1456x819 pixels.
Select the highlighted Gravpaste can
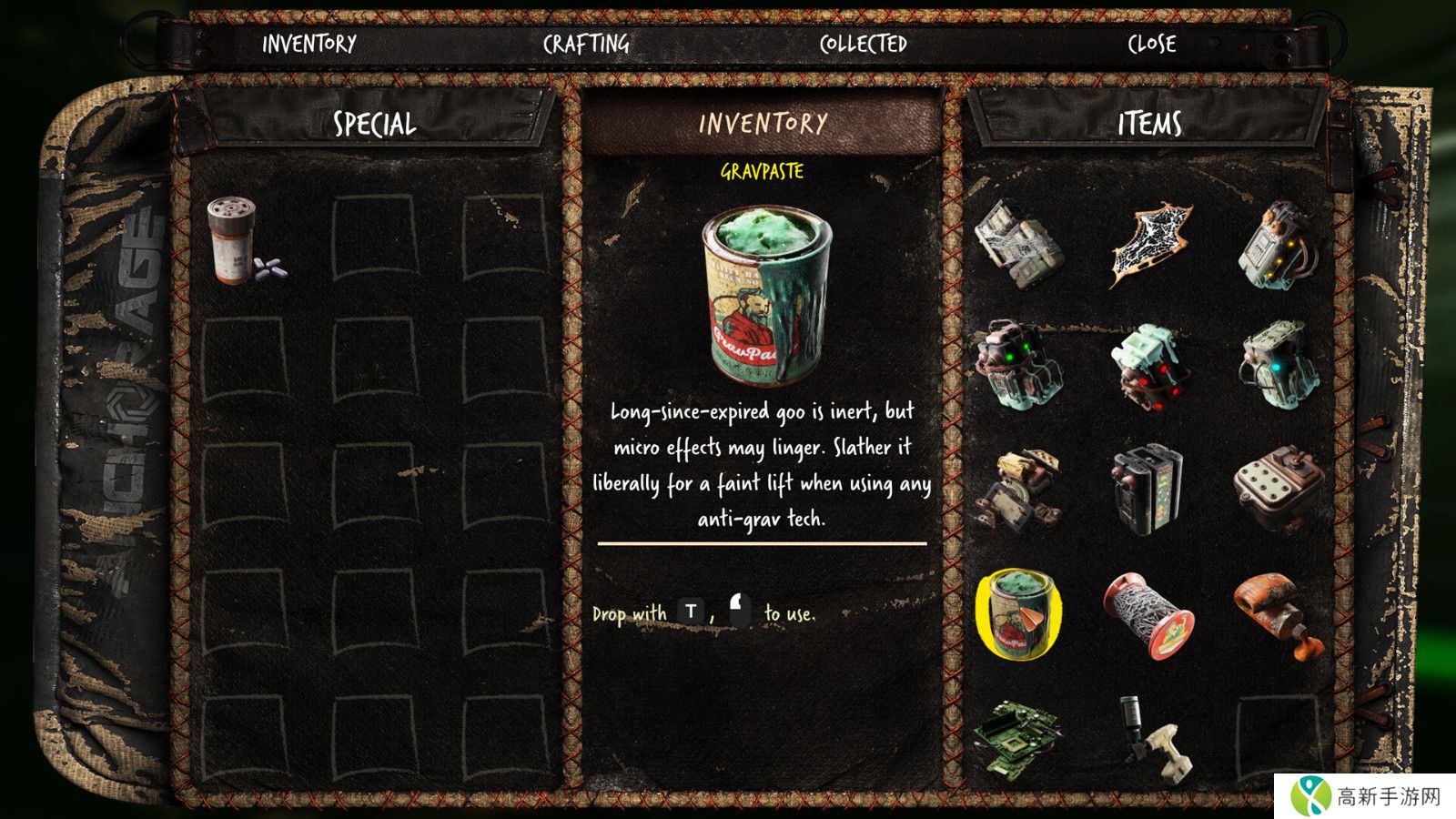pos(1018,613)
